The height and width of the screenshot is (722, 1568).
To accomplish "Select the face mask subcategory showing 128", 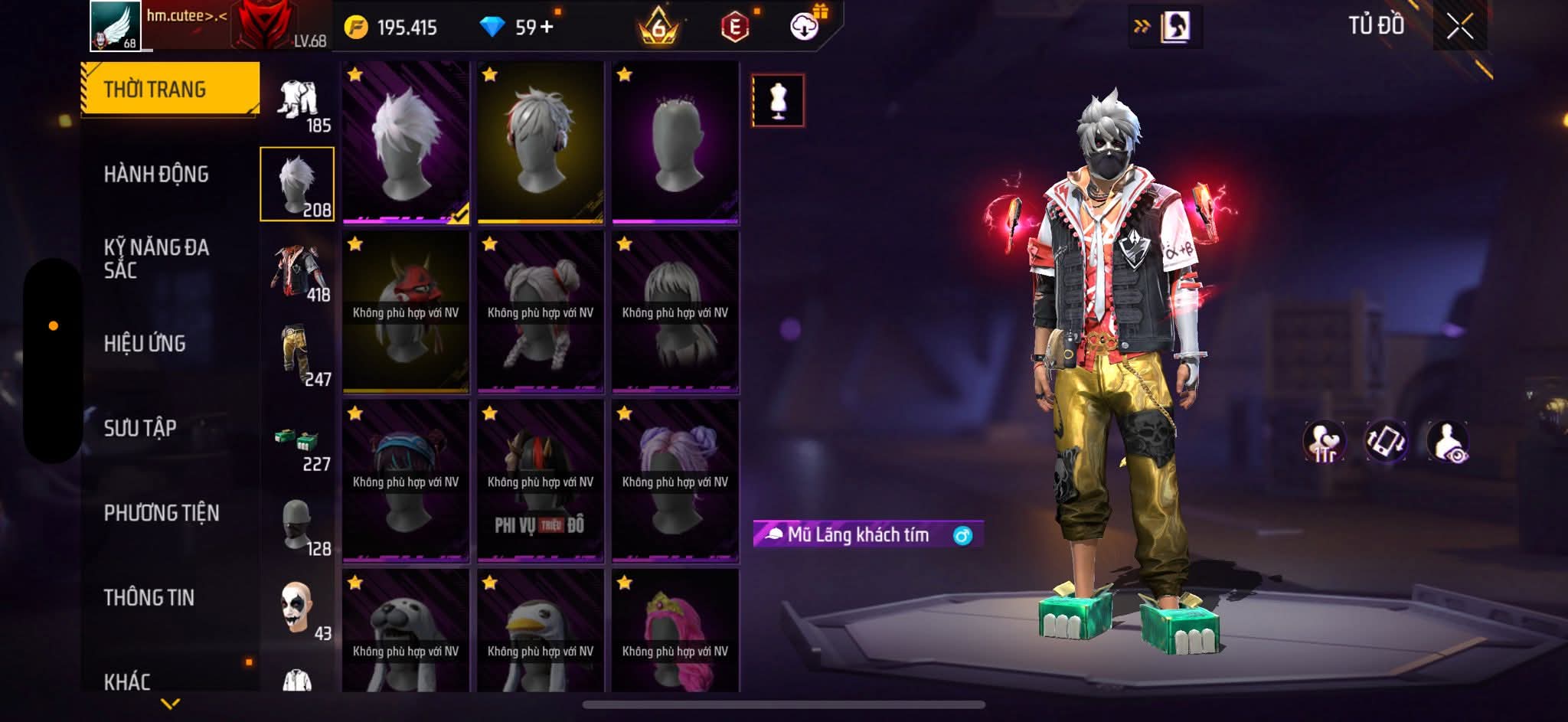I will click(299, 527).
